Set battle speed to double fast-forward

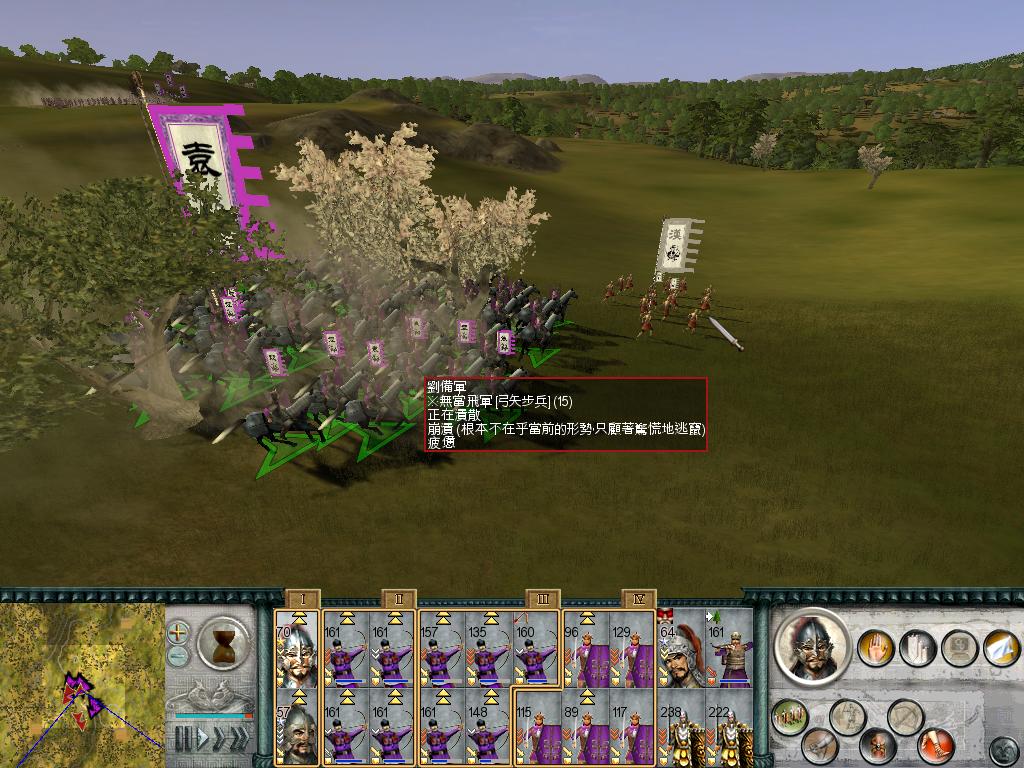pyautogui.click(x=218, y=738)
